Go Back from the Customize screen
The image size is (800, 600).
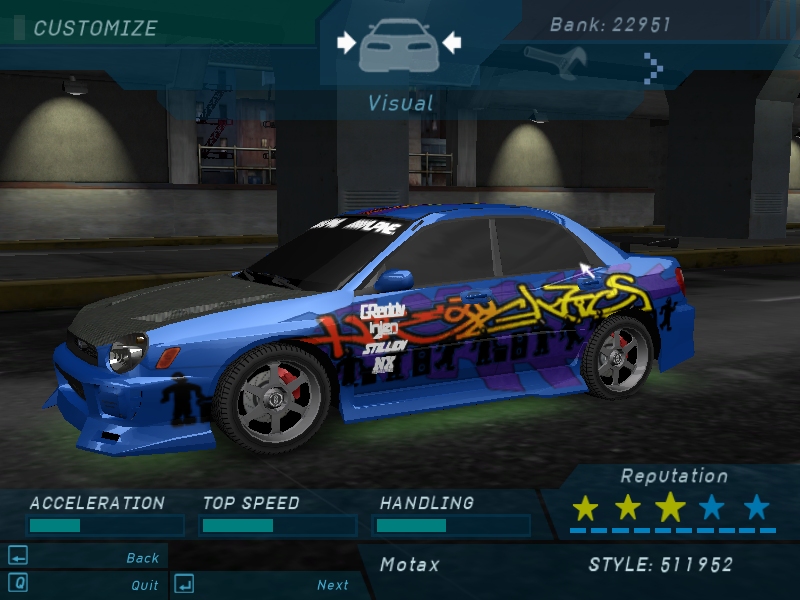click(x=143, y=558)
